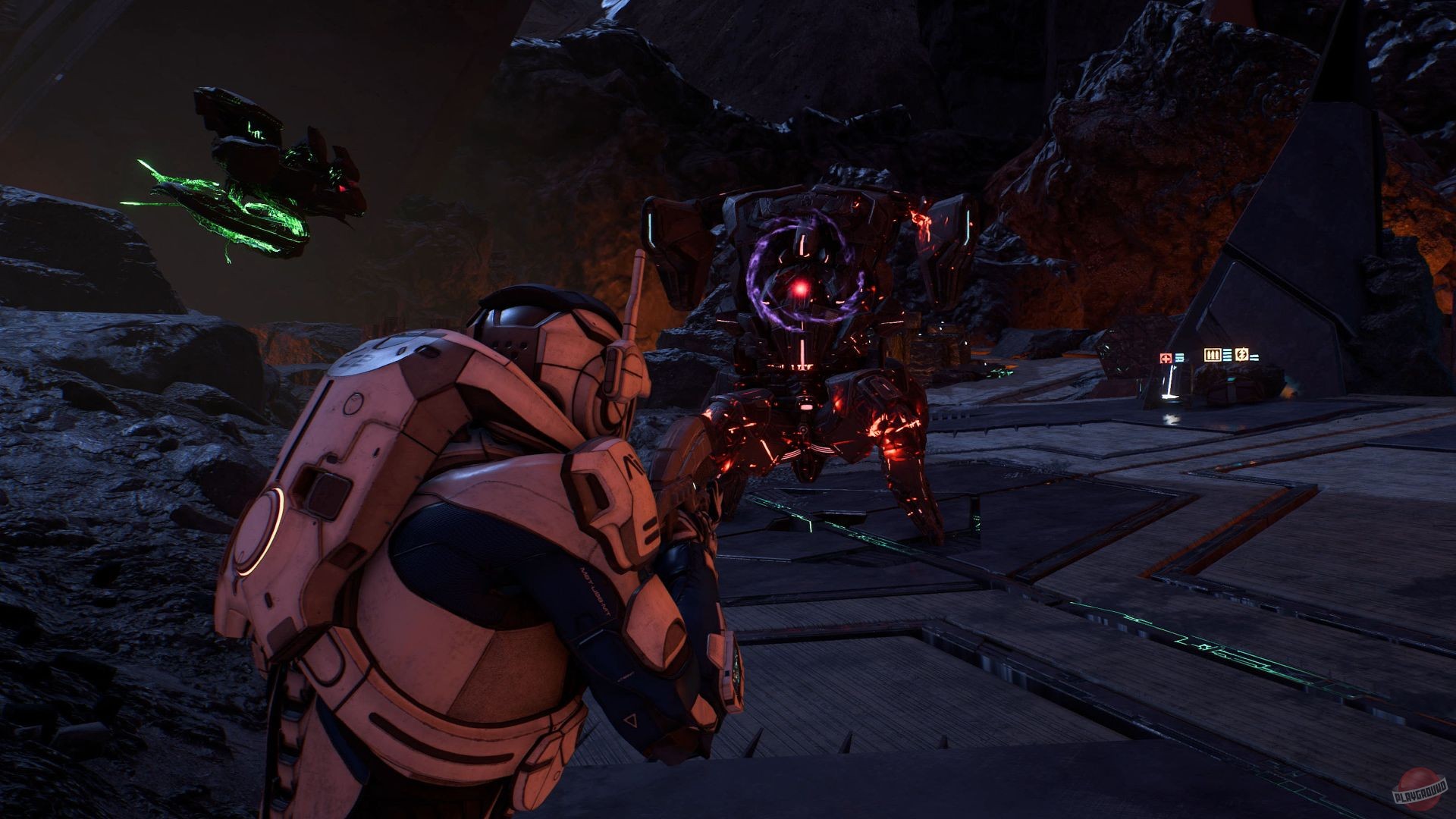Select the red medical cross station icon
Image resolution: width=1456 pixels, height=819 pixels.
coord(1166,358)
